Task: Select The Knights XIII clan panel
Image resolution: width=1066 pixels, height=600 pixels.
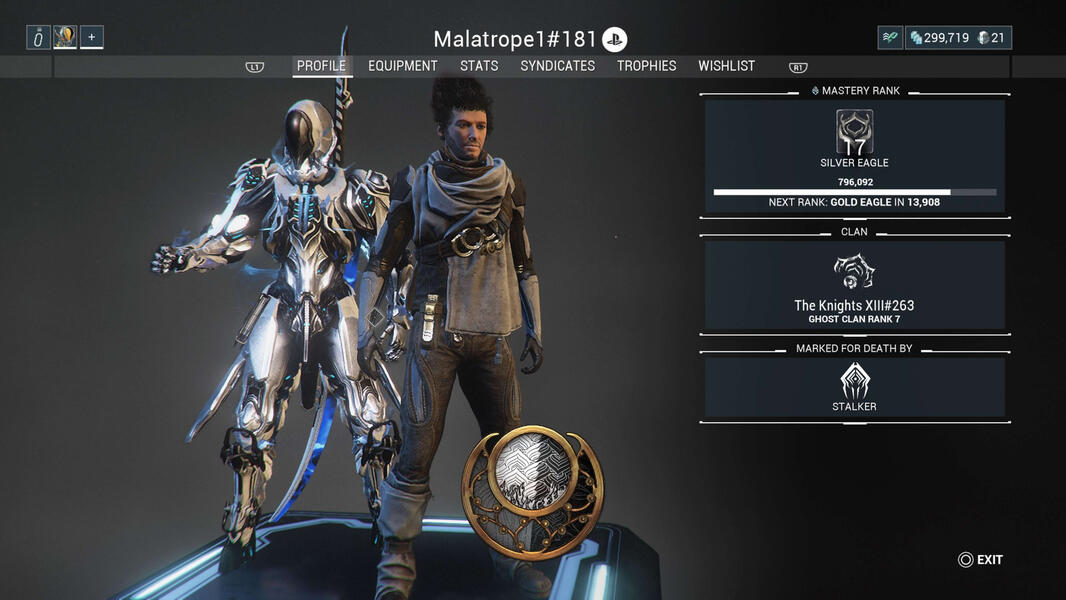Action: click(854, 285)
